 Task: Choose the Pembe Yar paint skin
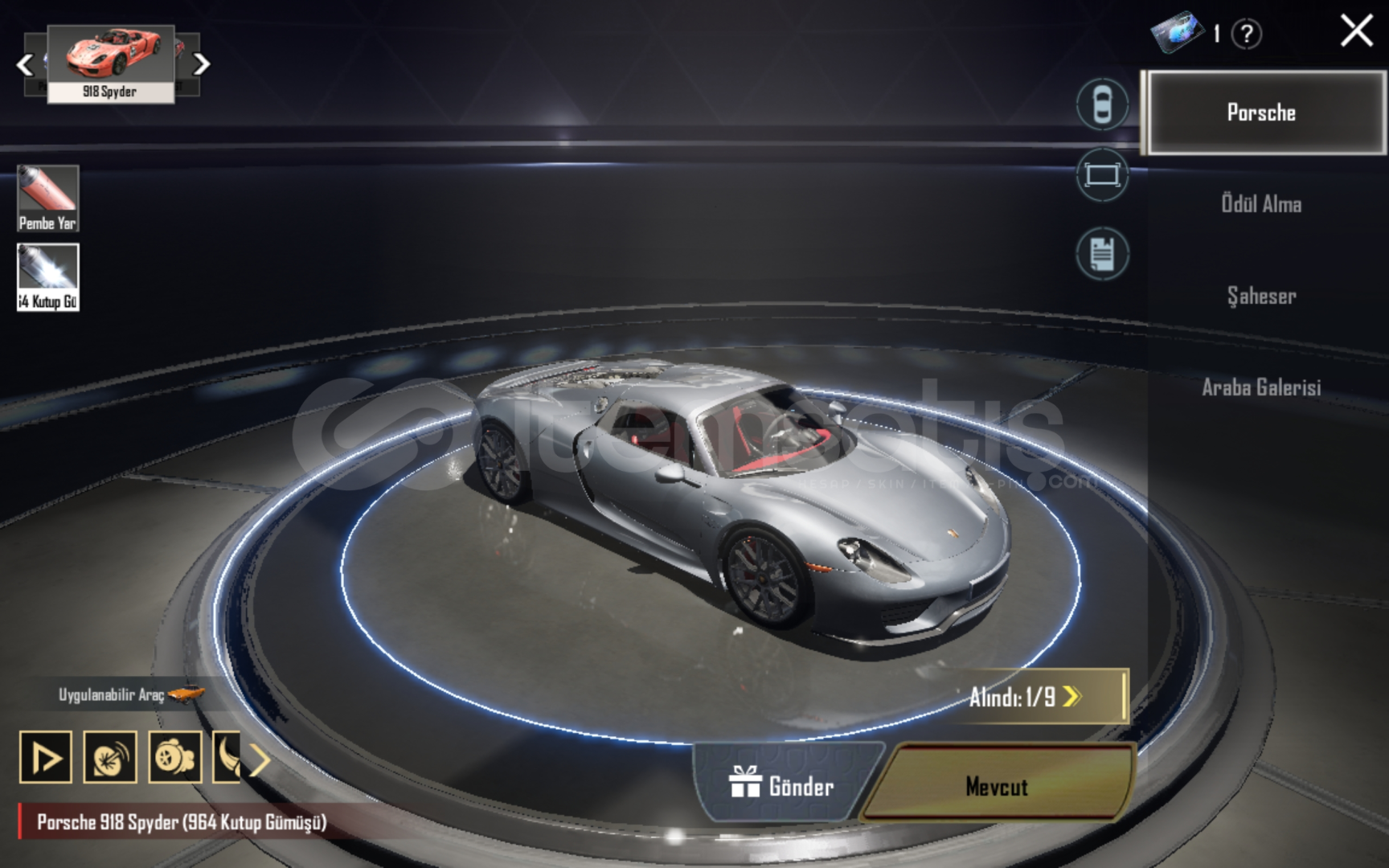pos(48,198)
